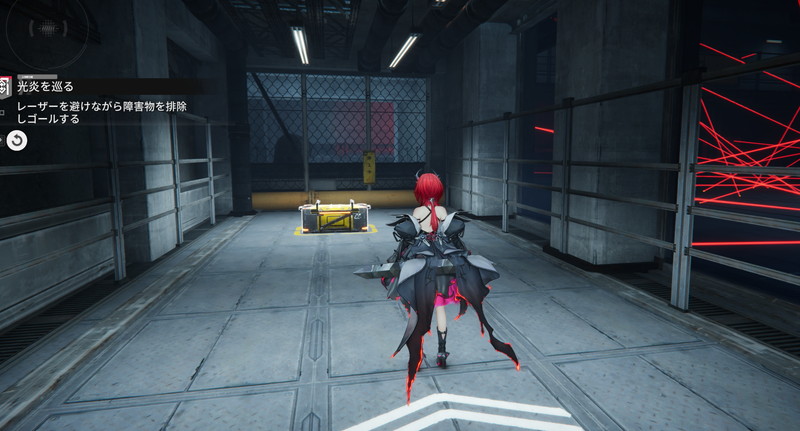Select the 光炎を巡る quest tracker
Screen dimensions: 800x431
click(x=46, y=87)
